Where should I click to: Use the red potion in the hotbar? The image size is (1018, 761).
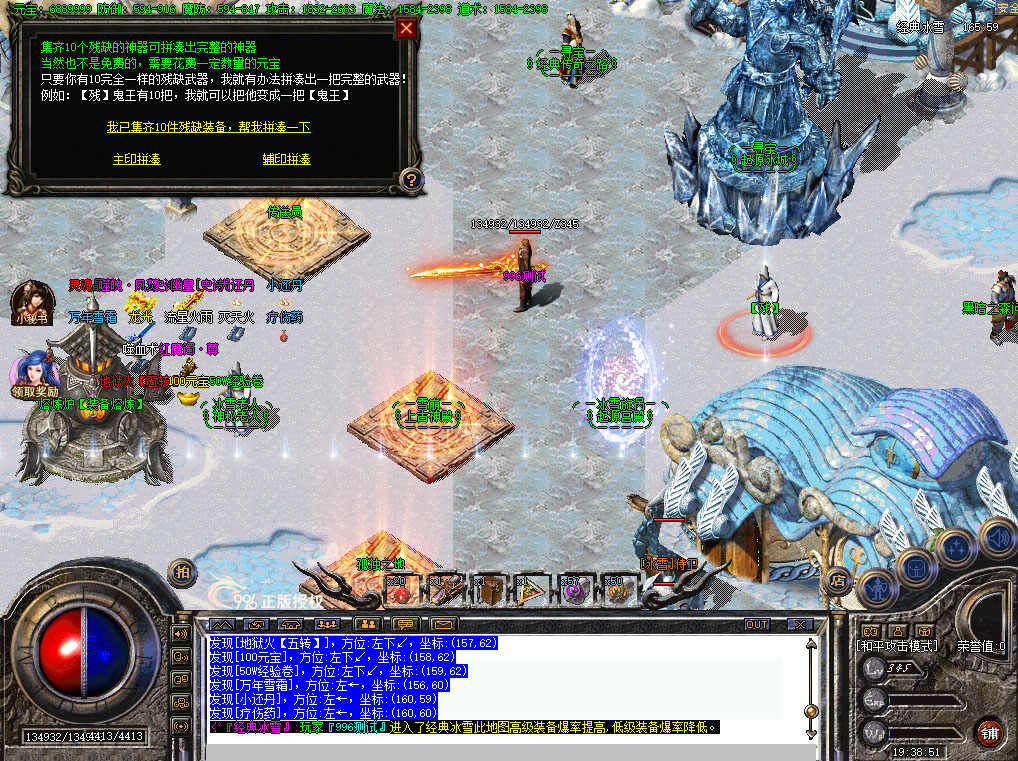point(402,591)
